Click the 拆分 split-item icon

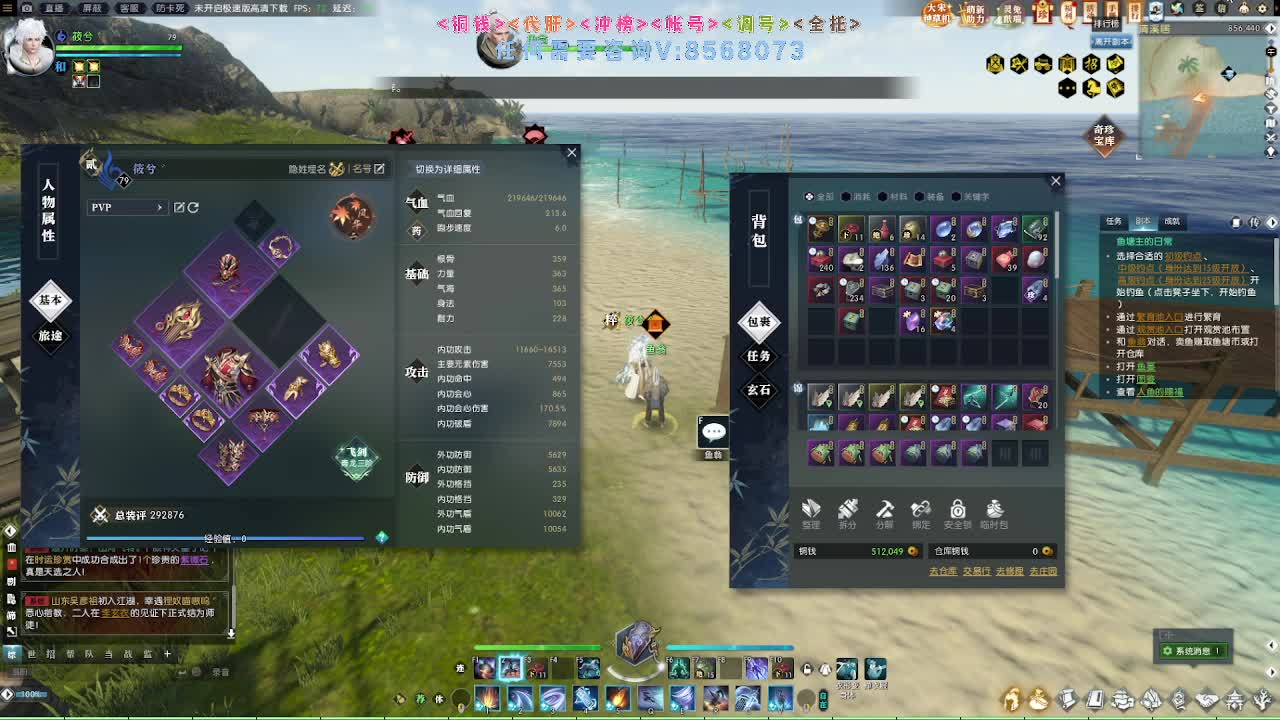click(848, 512)
